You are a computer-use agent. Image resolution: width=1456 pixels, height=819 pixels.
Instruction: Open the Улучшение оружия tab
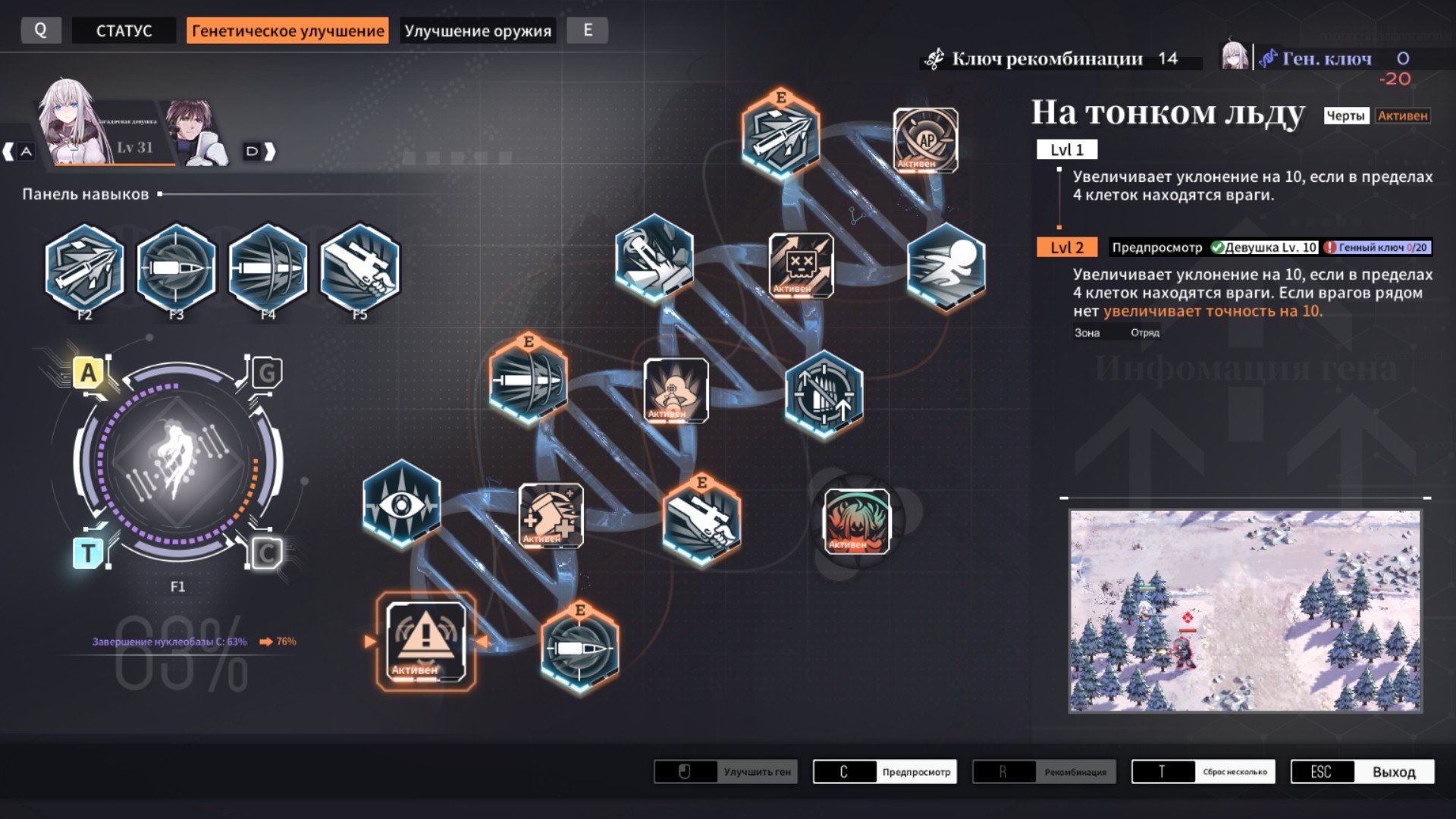tap(478, 30)
